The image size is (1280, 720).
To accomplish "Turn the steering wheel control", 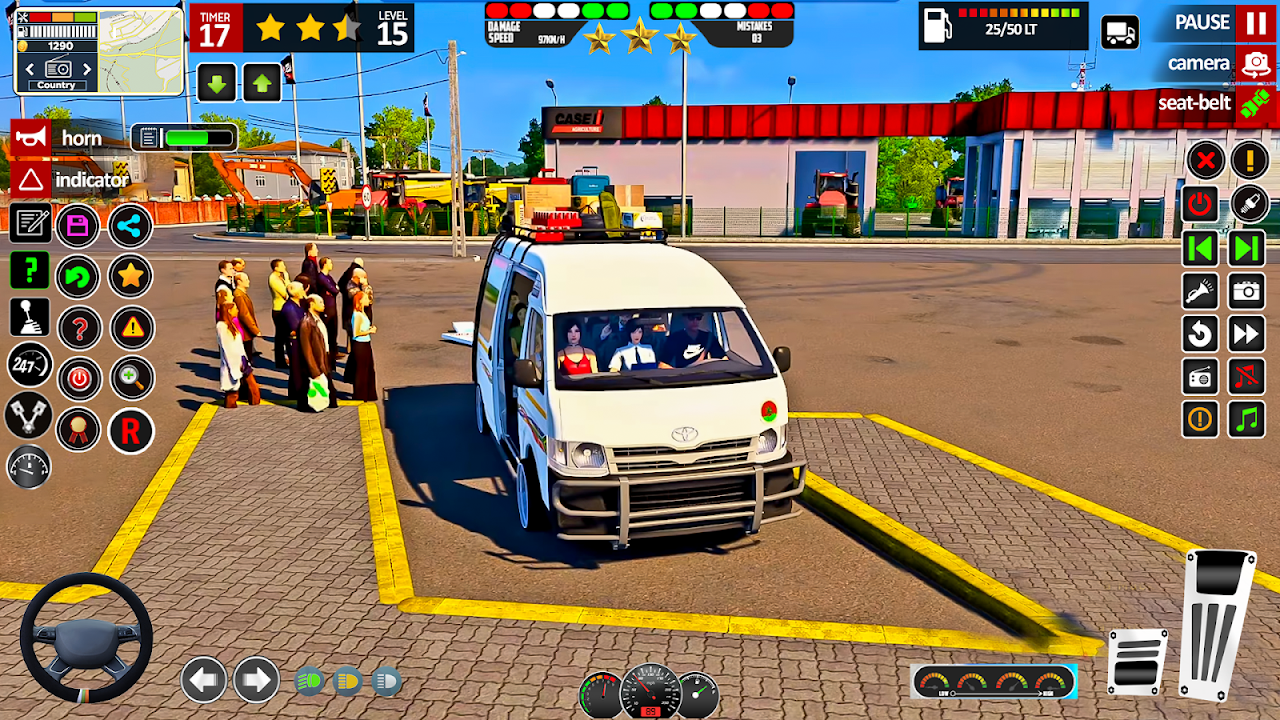I will [x=86, y=637].
